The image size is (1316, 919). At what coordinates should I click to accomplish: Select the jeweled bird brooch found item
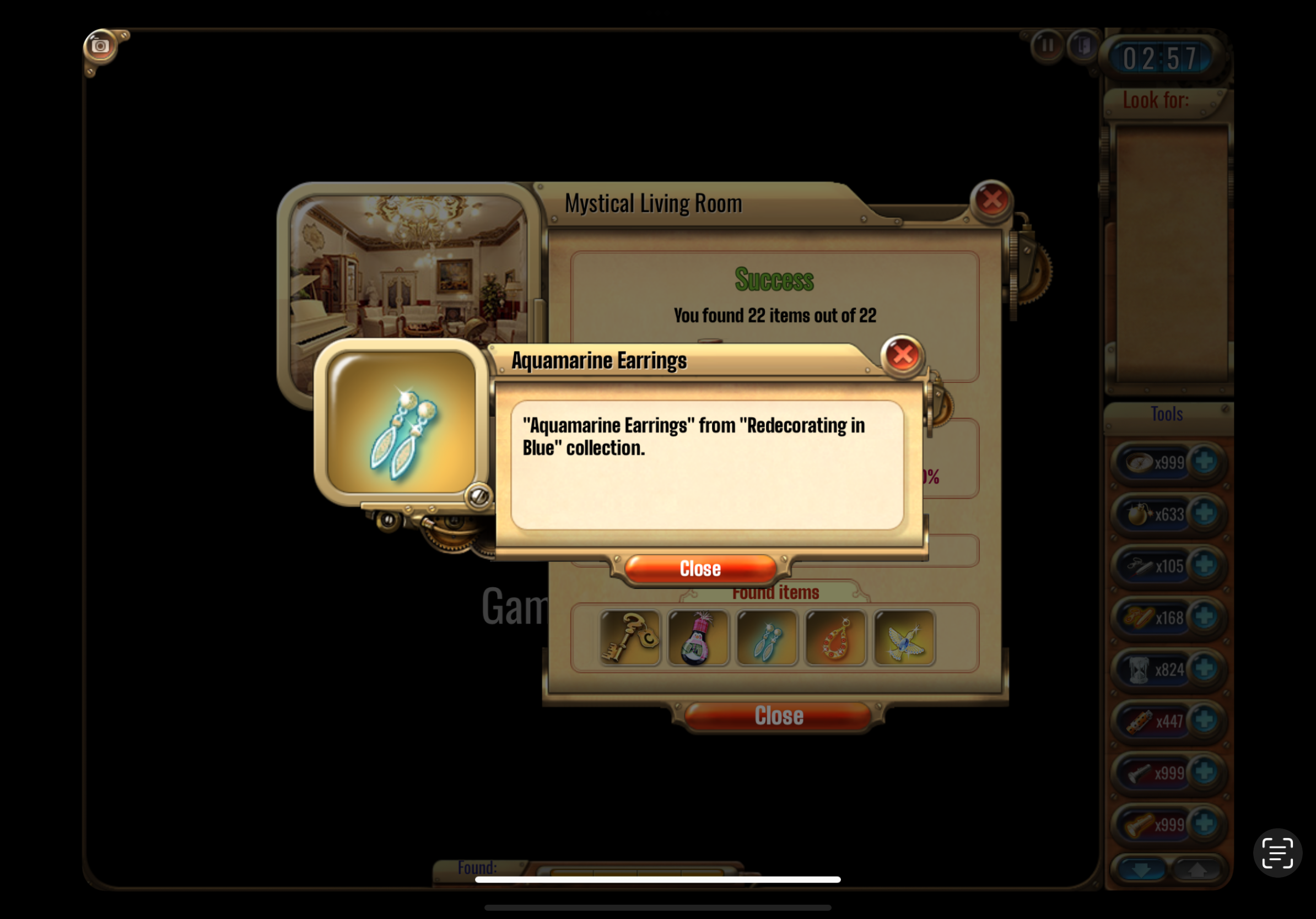904,637
